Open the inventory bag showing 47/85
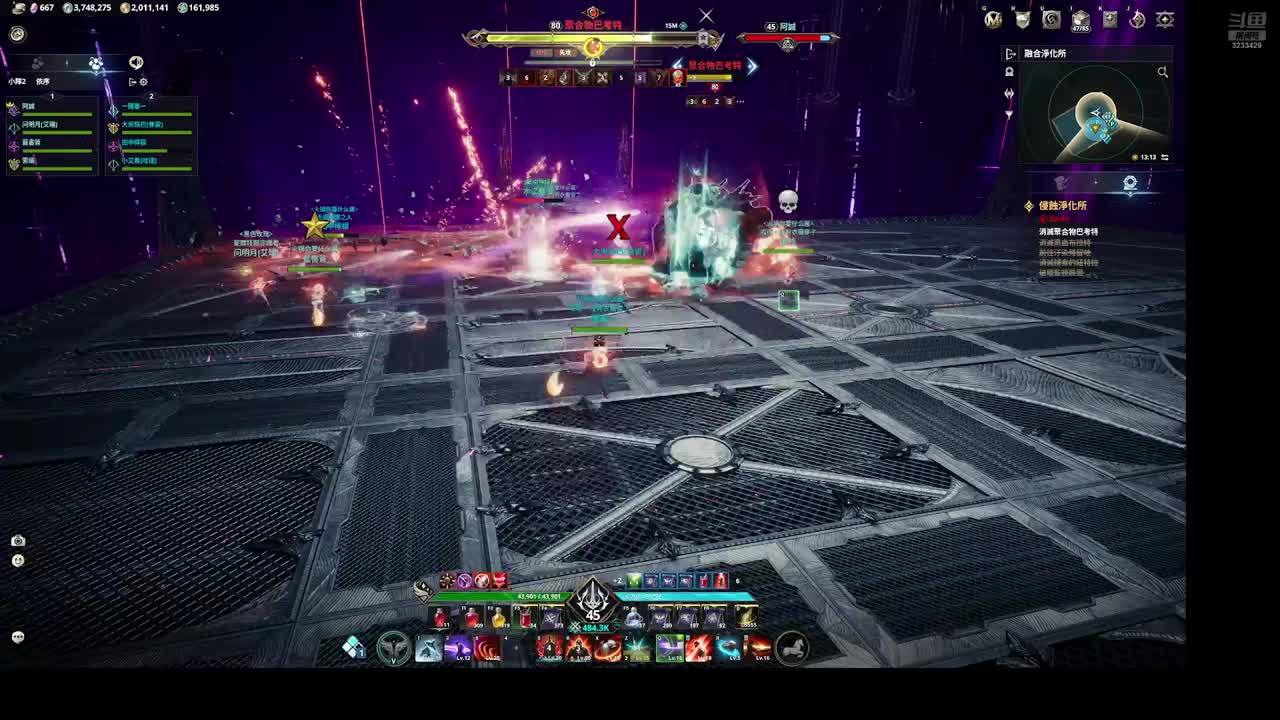This screenshot has width=1280, height=720. point(1080,20)
